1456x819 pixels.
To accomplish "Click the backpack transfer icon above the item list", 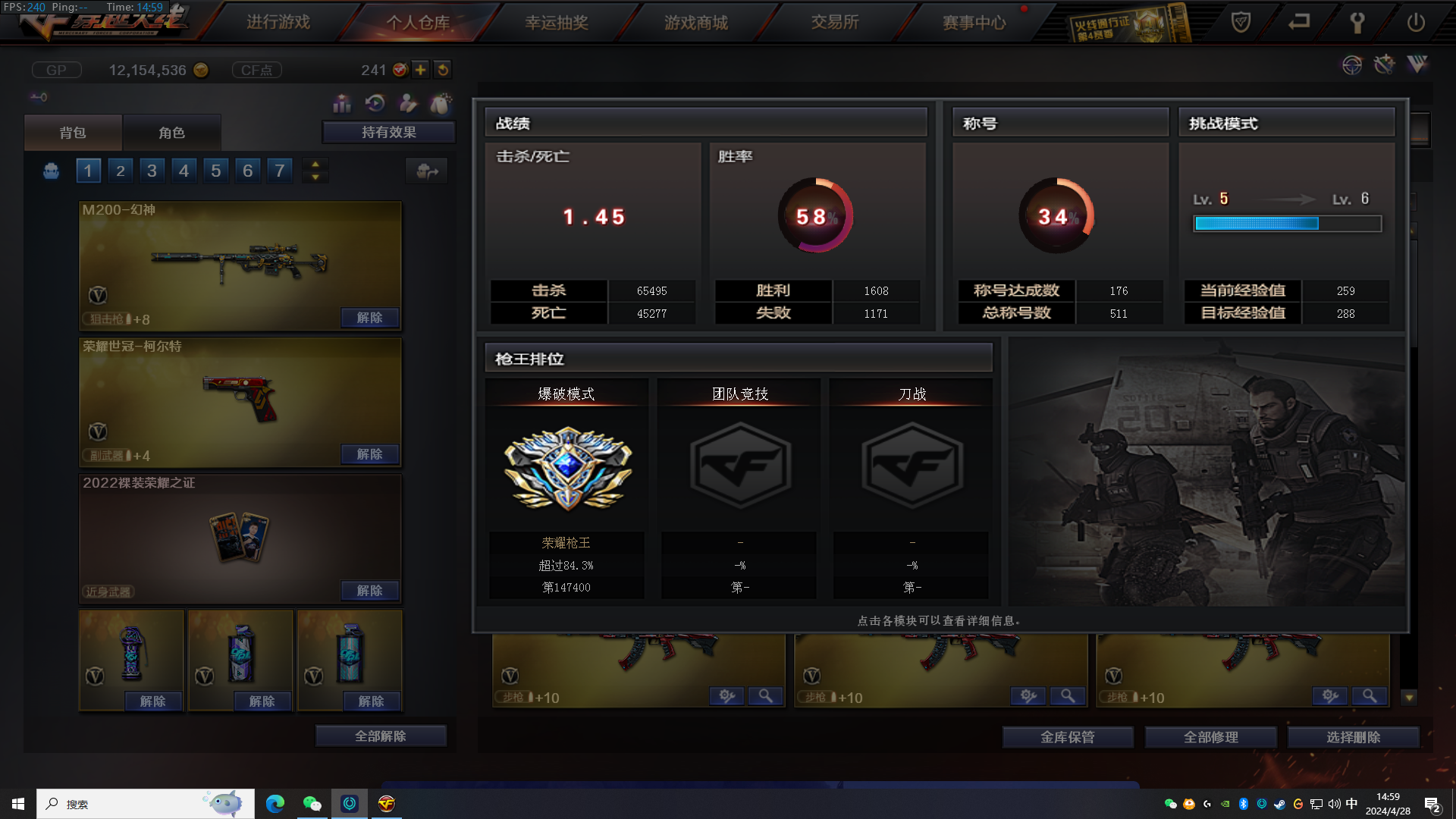I will [x=427, y=171].
